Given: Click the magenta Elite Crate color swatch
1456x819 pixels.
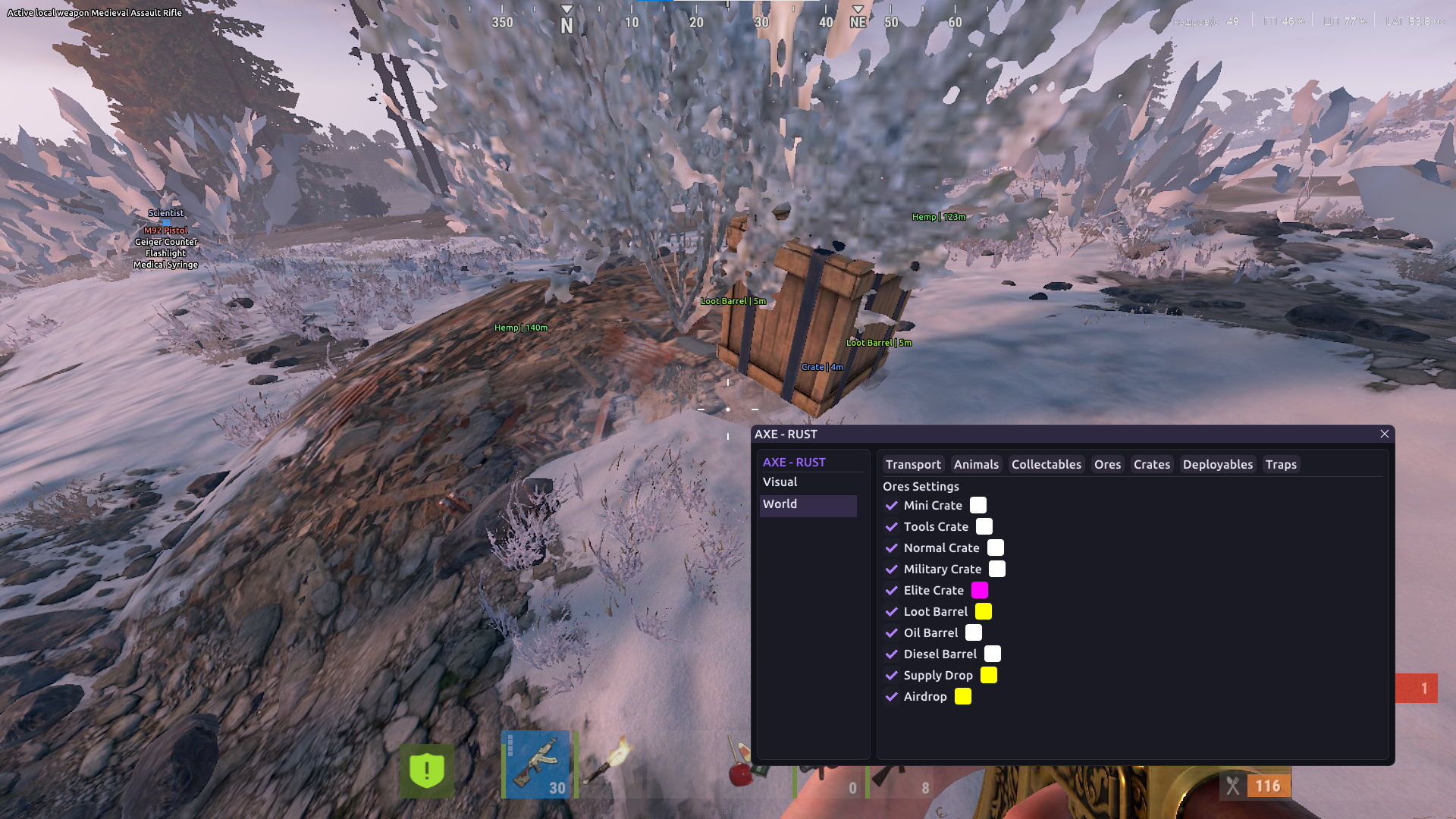Looking at the screenshot, I should point(980,591).
